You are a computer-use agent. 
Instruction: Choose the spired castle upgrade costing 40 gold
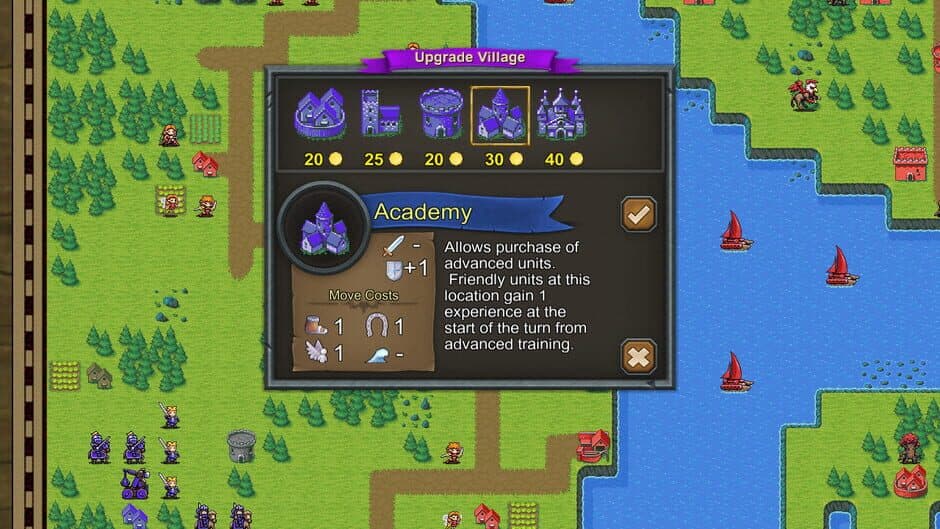tap(560, 114)
